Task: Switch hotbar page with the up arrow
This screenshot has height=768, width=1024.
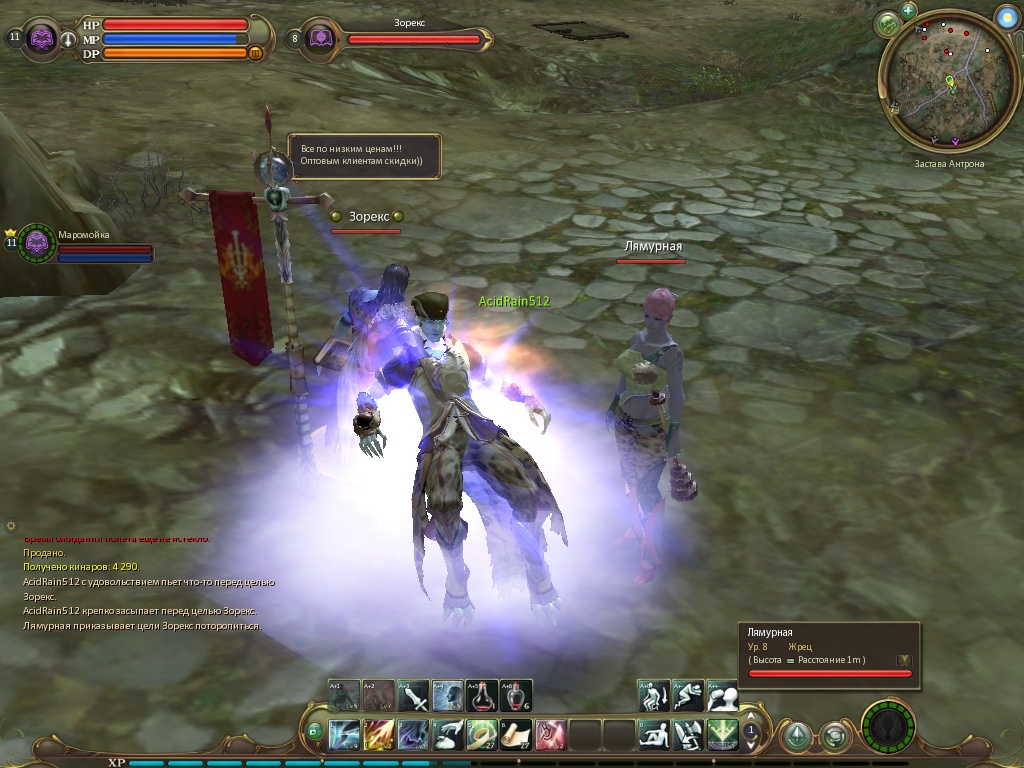Action: [x=751, y=721]
